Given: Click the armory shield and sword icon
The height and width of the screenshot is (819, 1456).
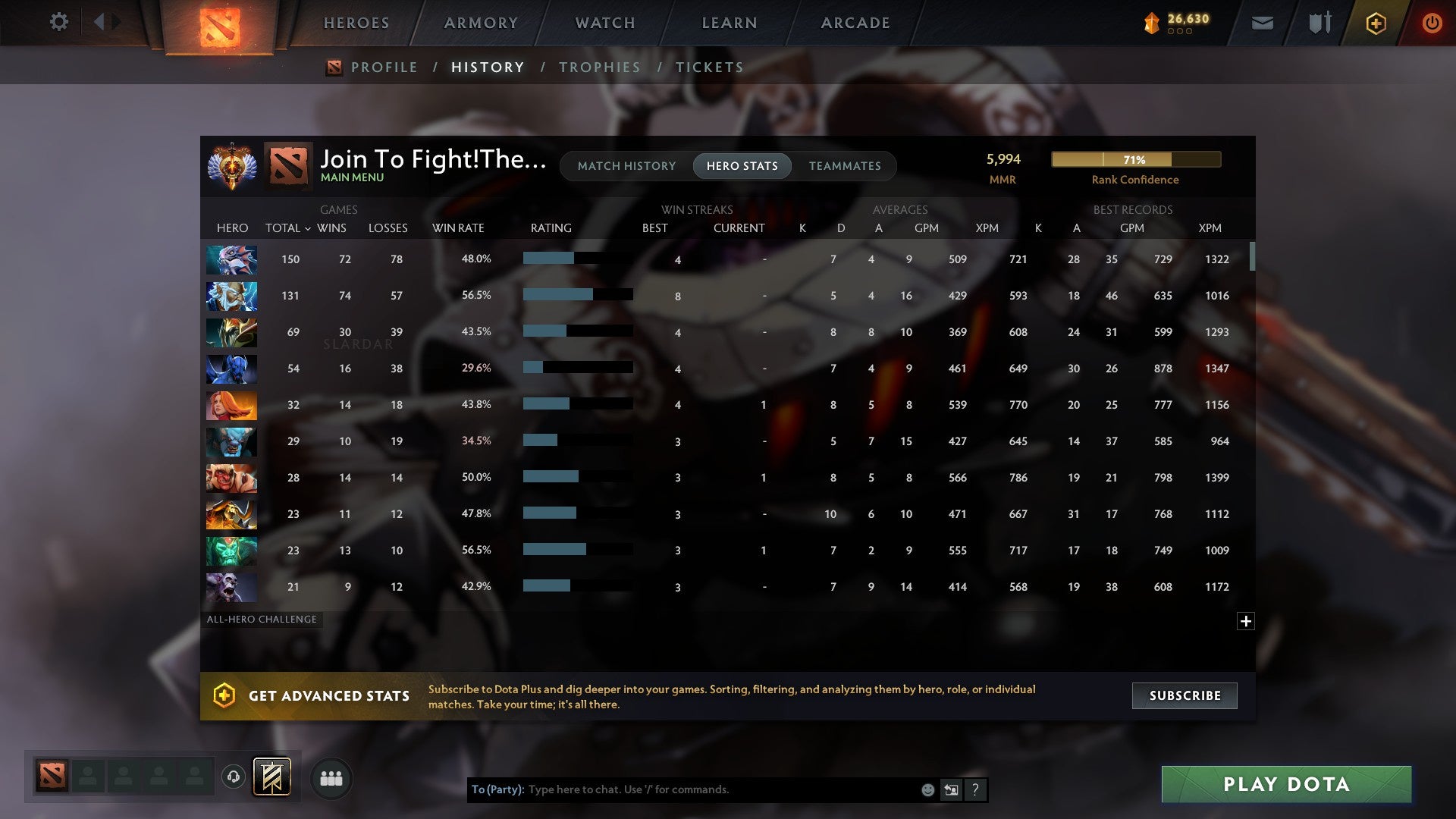Looking at the screenshot, I should [1319, 23].
